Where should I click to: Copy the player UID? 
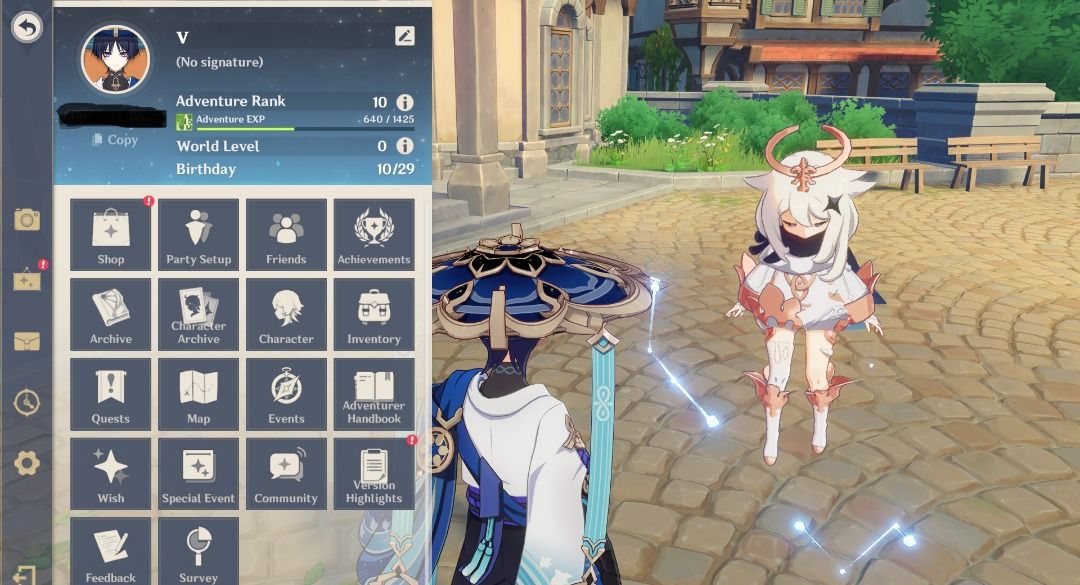[x=114, y=140]
